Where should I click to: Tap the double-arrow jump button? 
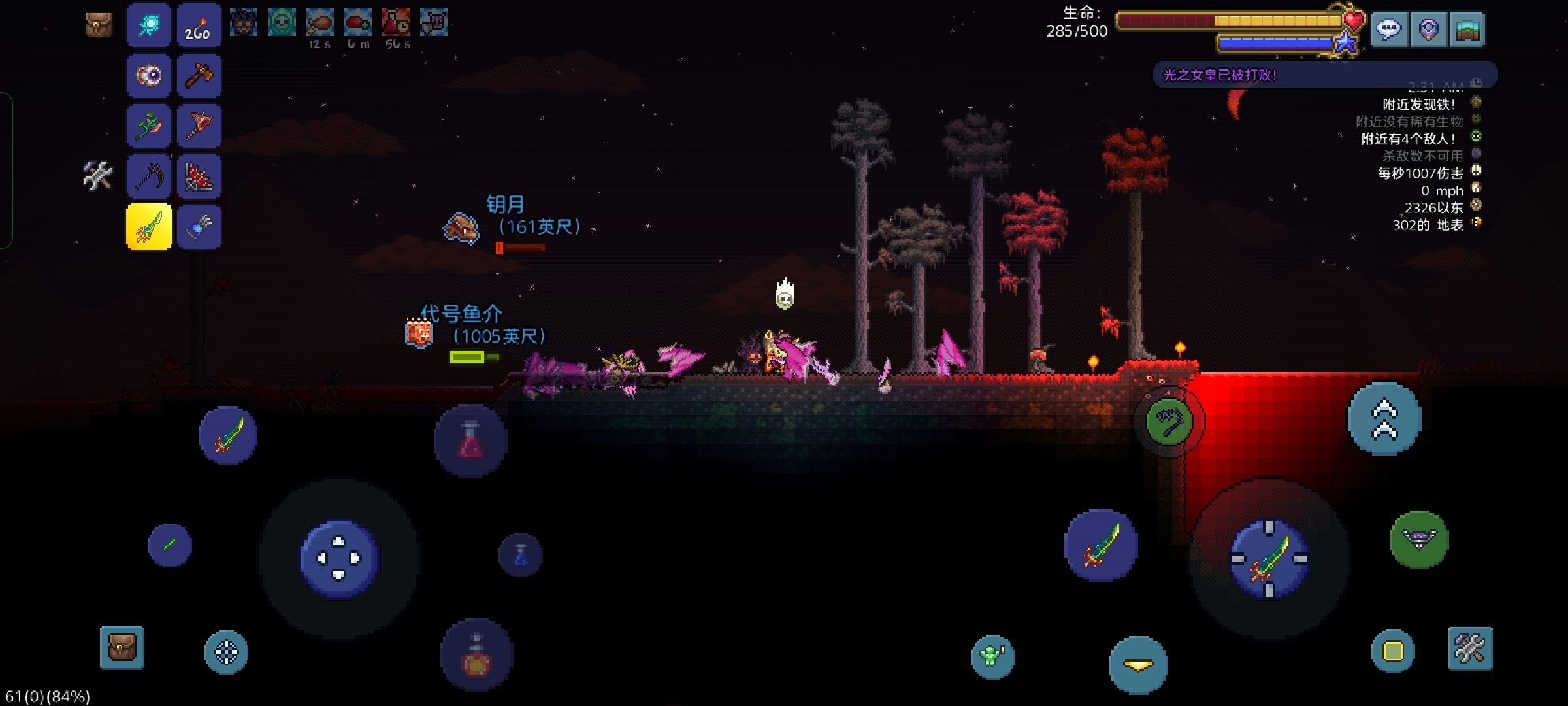coord(1384,419)
